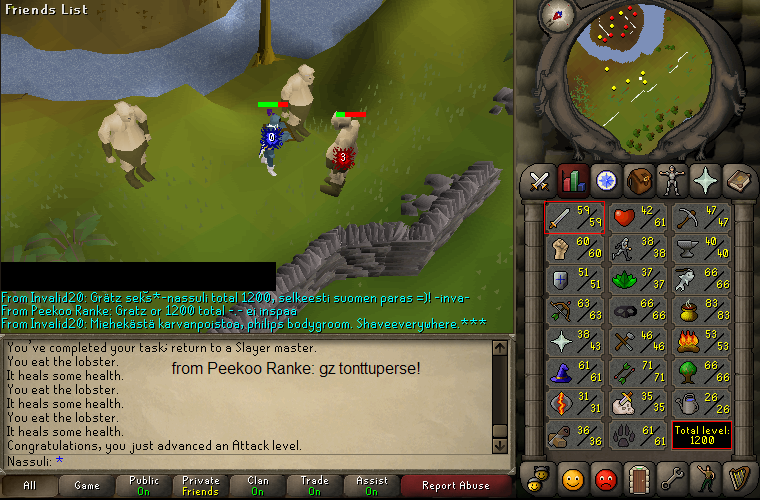The width and height of the screenshot is (760, 500).
Task: View the Mining pickaxe skill
Action: click(698, 216)
